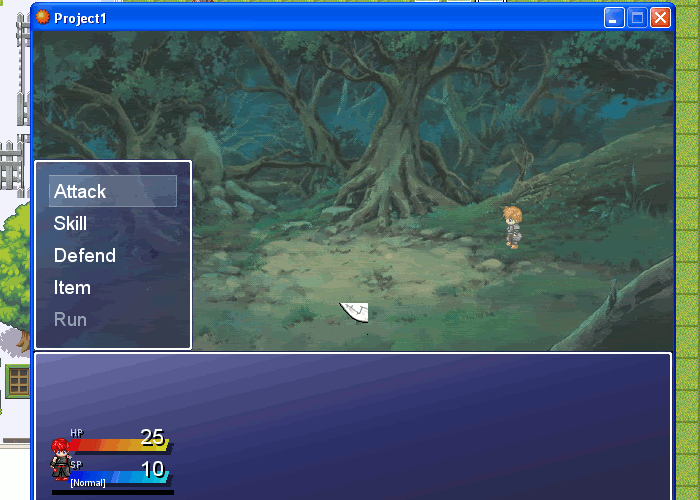700x500 pixels.
Task: Open the Skill command list
Action: pos(71,223)
